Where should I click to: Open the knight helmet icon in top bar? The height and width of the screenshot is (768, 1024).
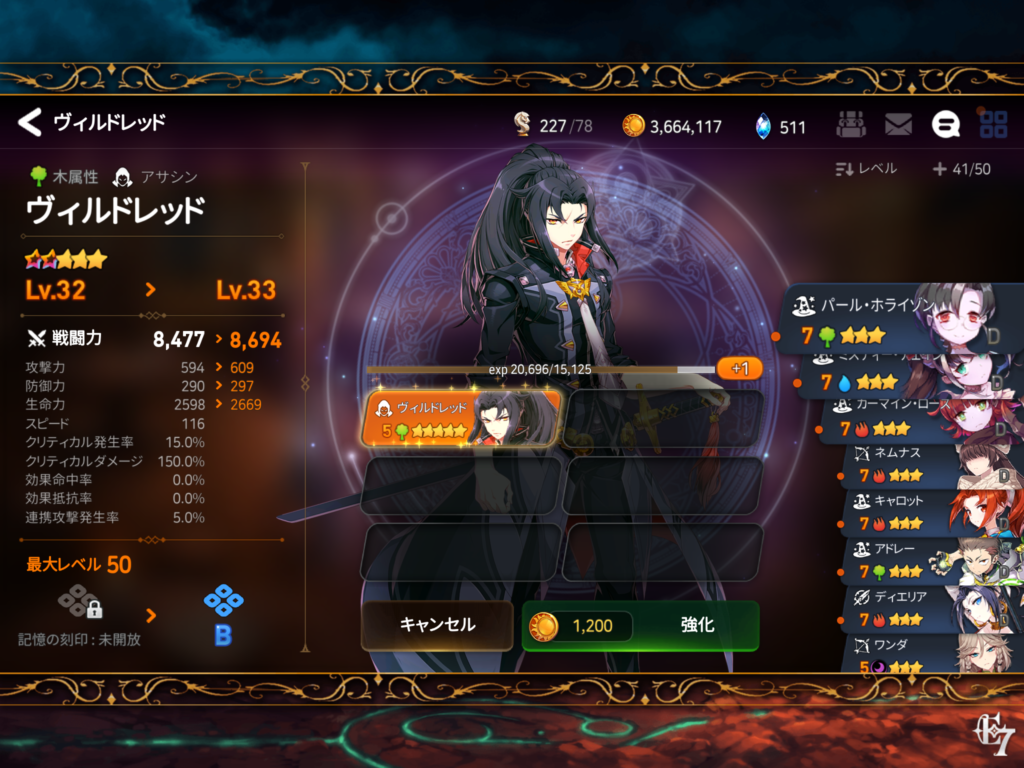(x=850, y=125)
